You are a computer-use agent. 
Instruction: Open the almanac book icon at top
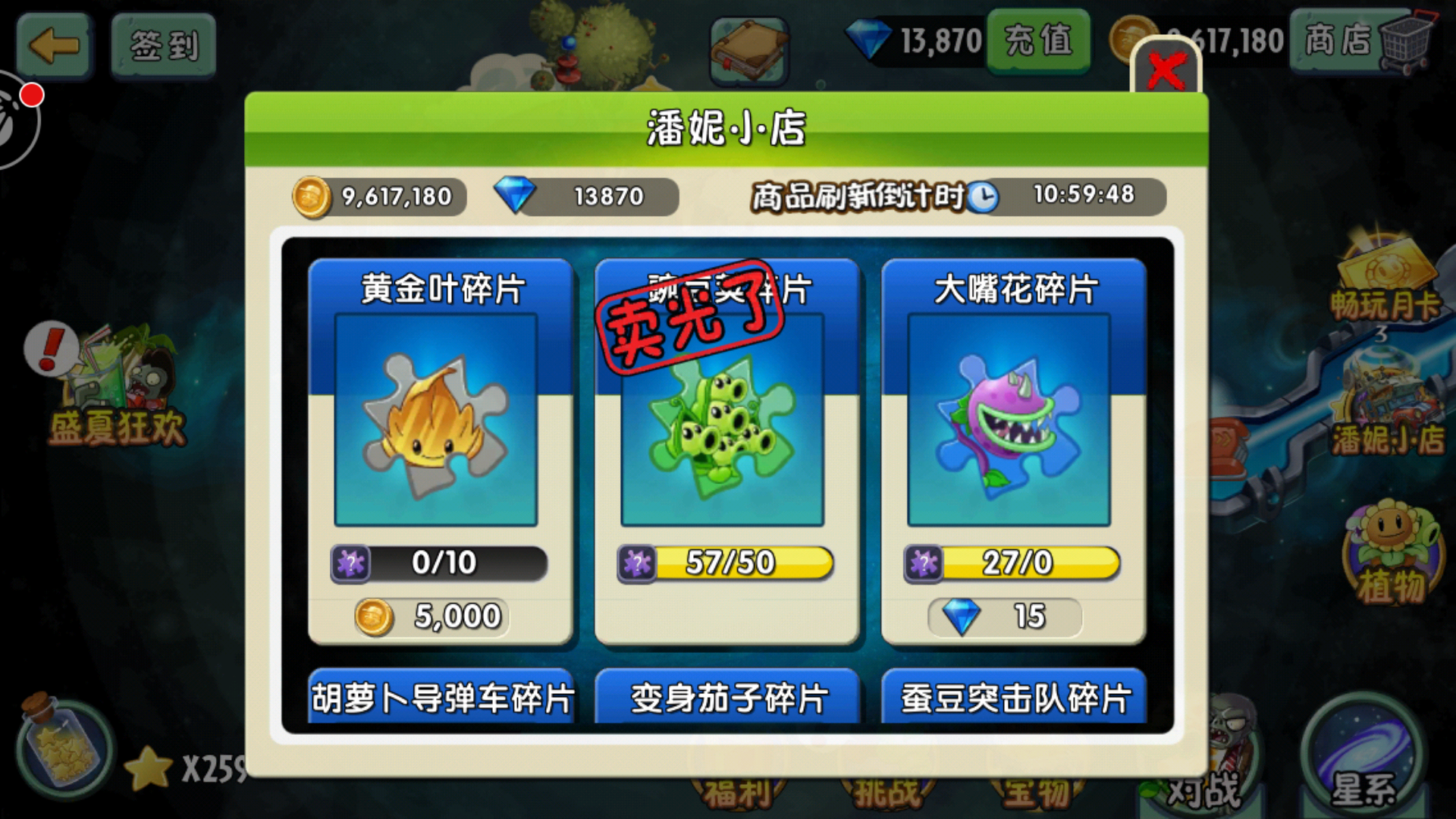pos(747,45)
